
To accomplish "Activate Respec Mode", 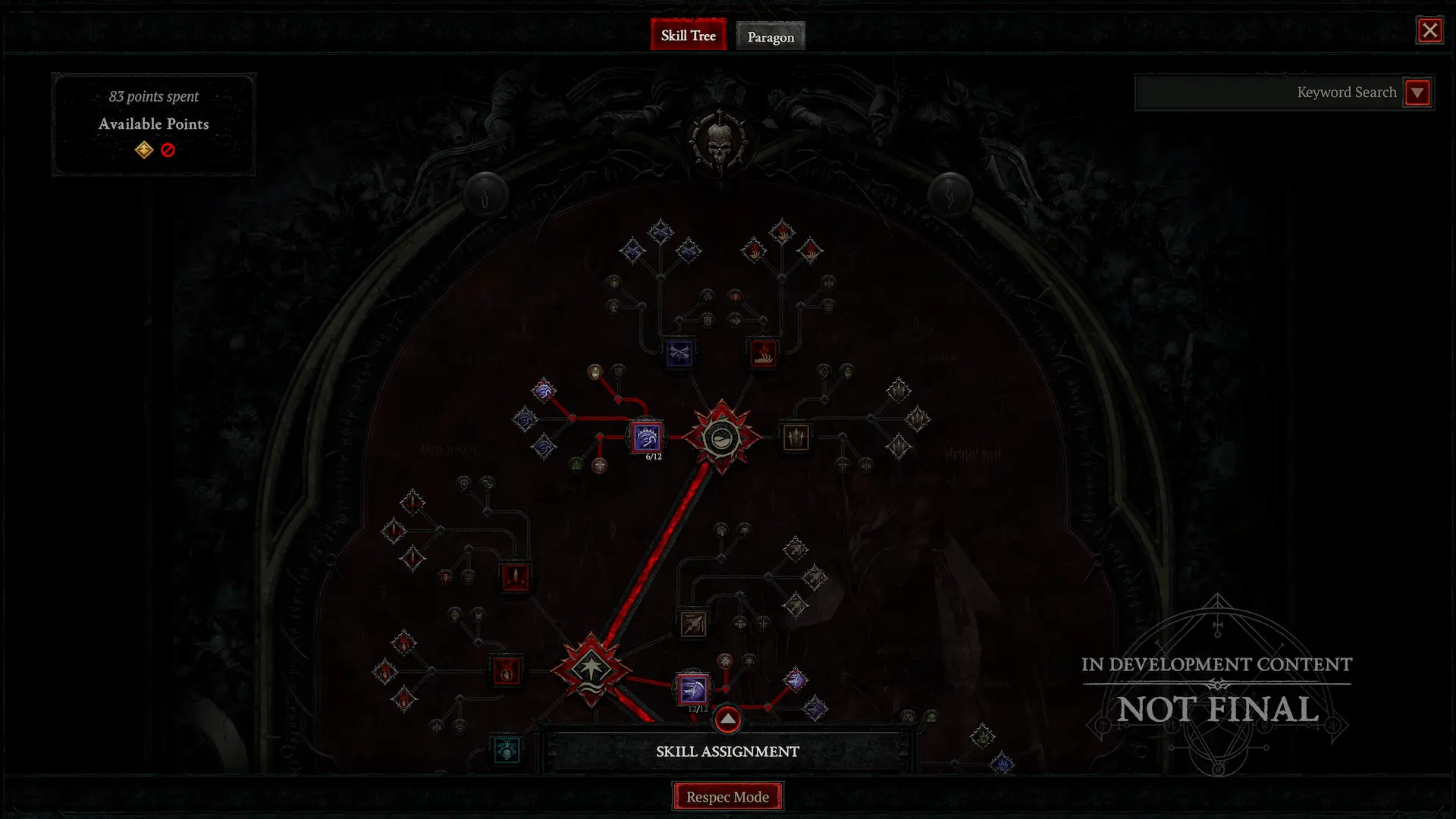I will 727,796.
